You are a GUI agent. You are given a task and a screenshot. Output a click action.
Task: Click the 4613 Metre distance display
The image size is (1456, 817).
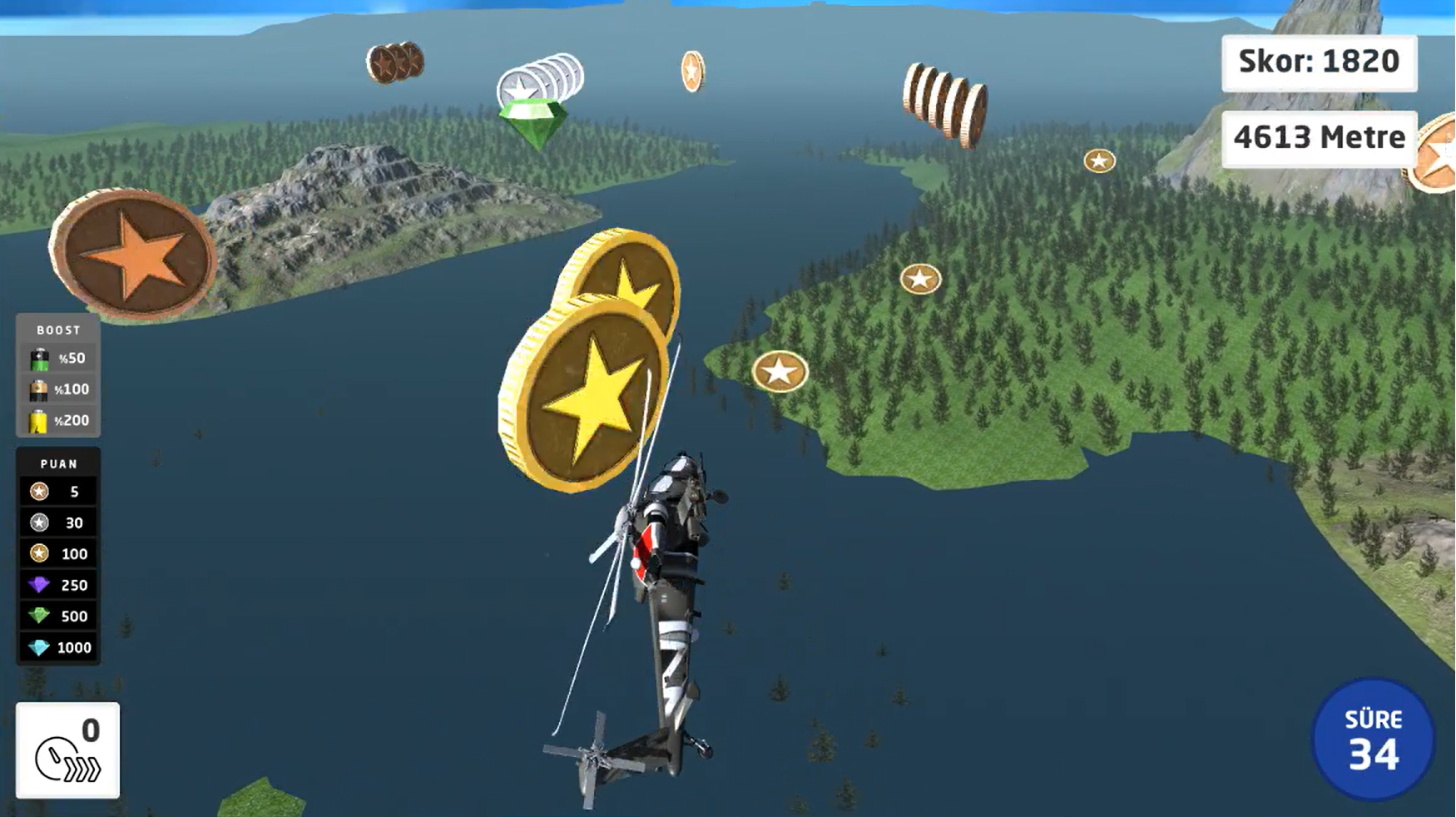(1320, 136)
